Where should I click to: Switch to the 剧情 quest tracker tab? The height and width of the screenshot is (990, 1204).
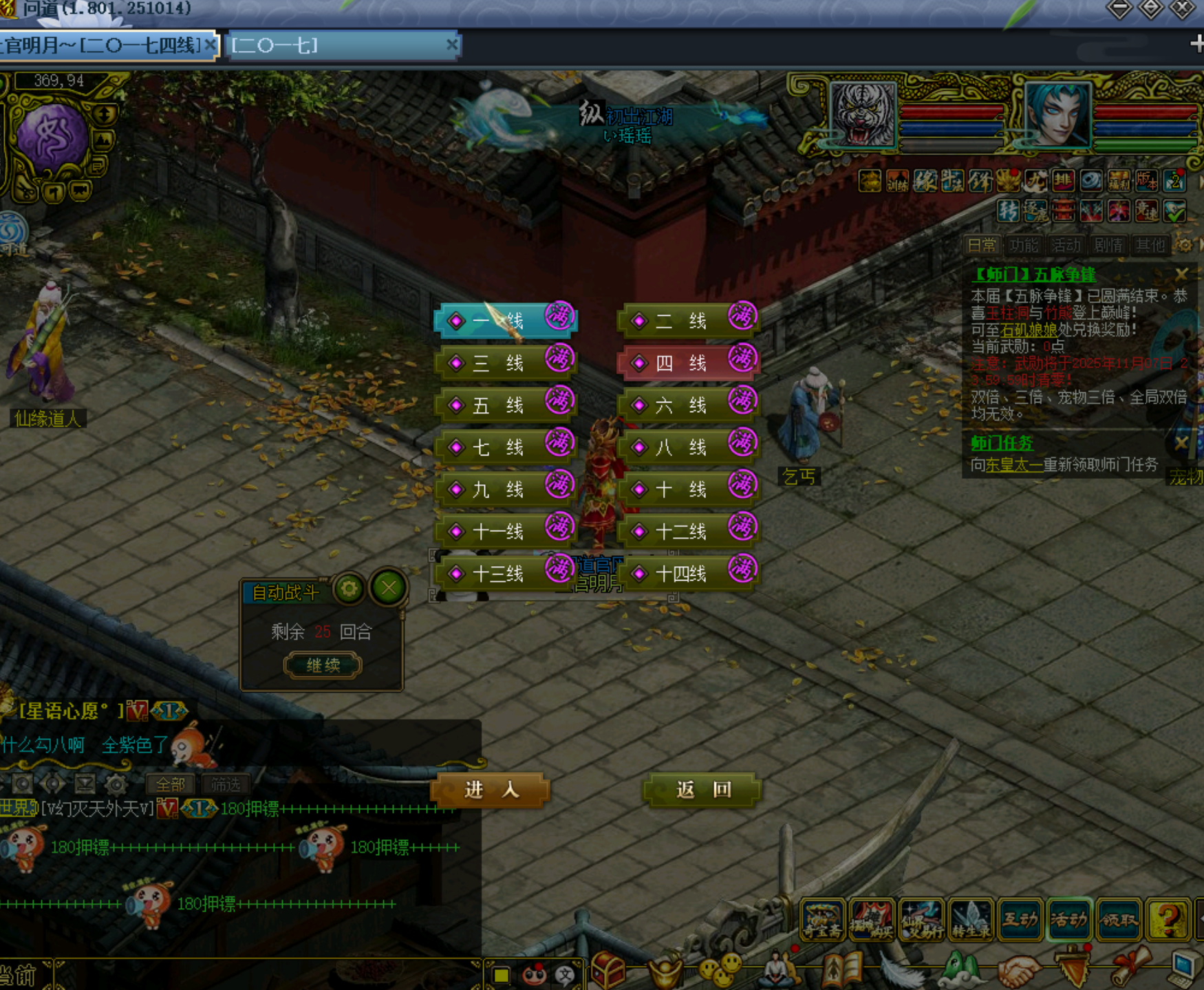point(1108,246)
